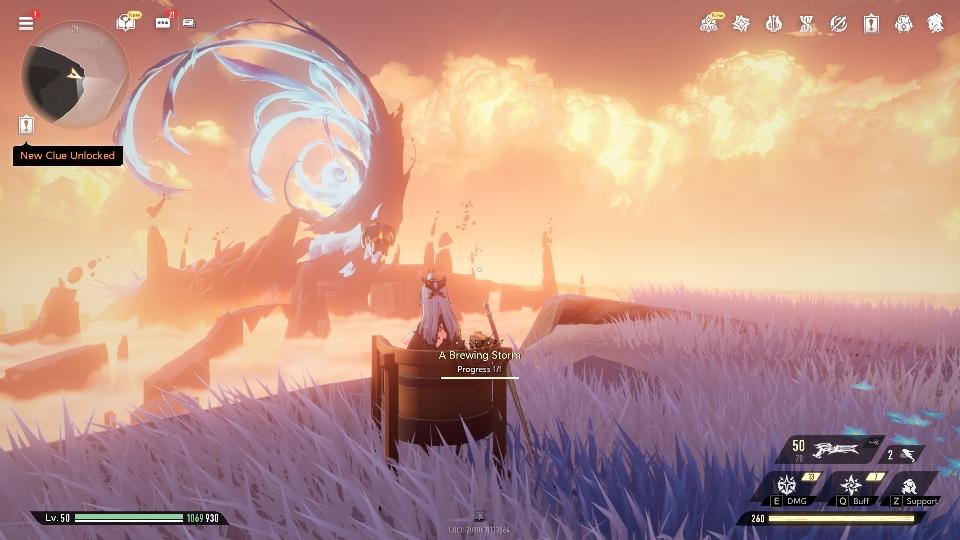Open the New Clue Unlocked notification

68,156
